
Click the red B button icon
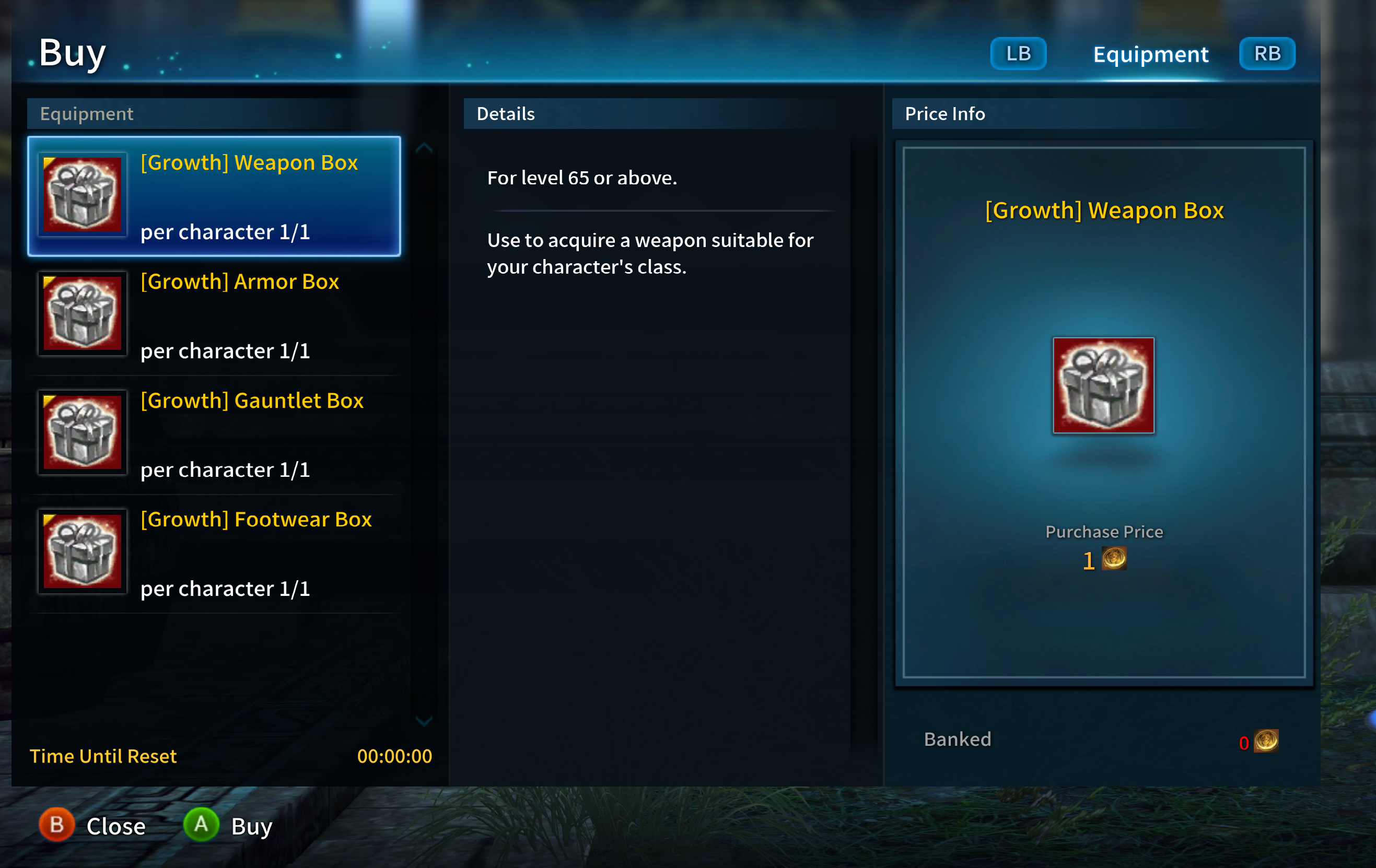click(56, 825)
